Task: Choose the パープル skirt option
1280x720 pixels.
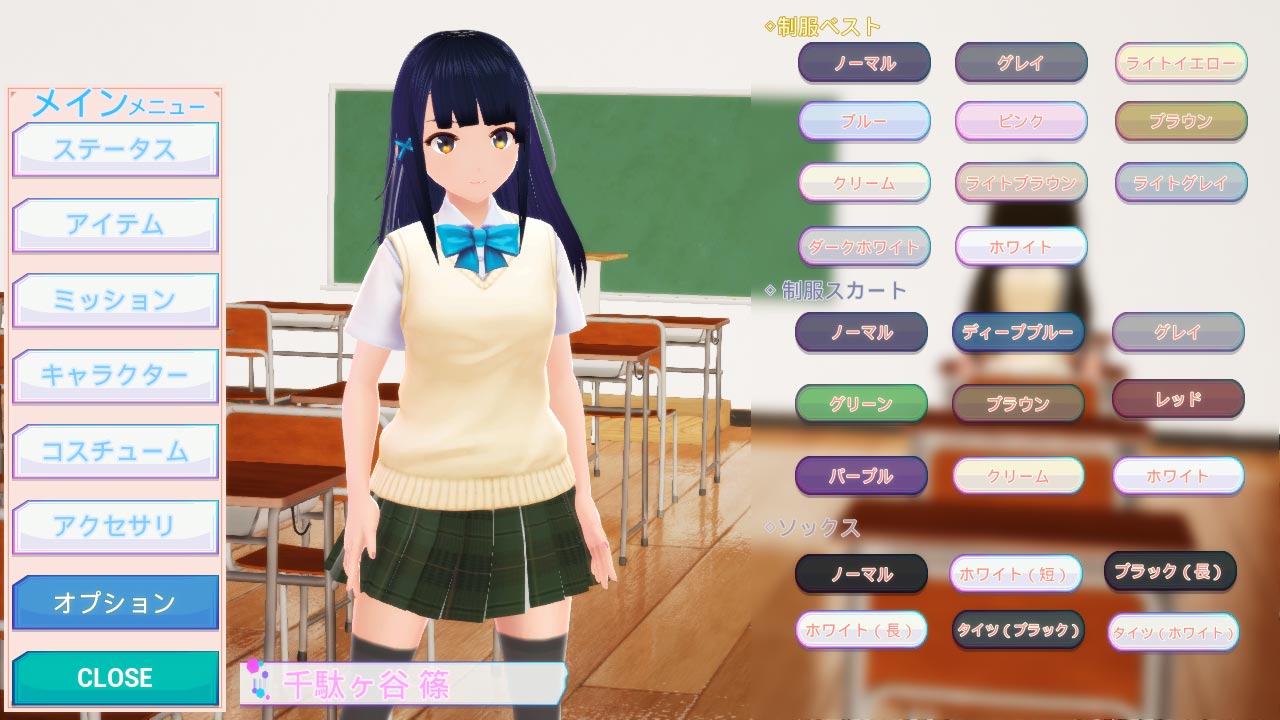Action: point(861,476)
